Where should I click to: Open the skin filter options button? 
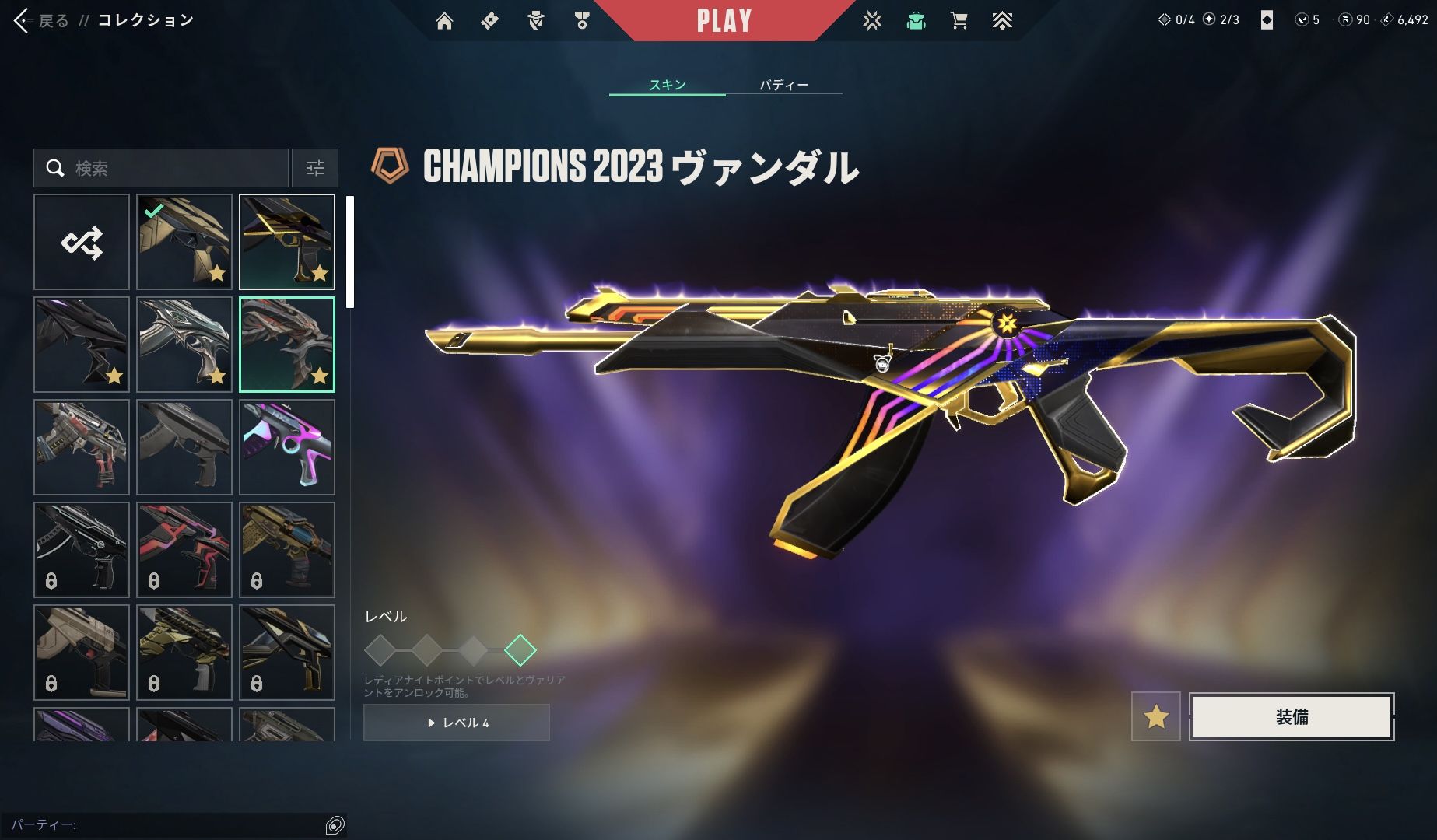(315, 168)
